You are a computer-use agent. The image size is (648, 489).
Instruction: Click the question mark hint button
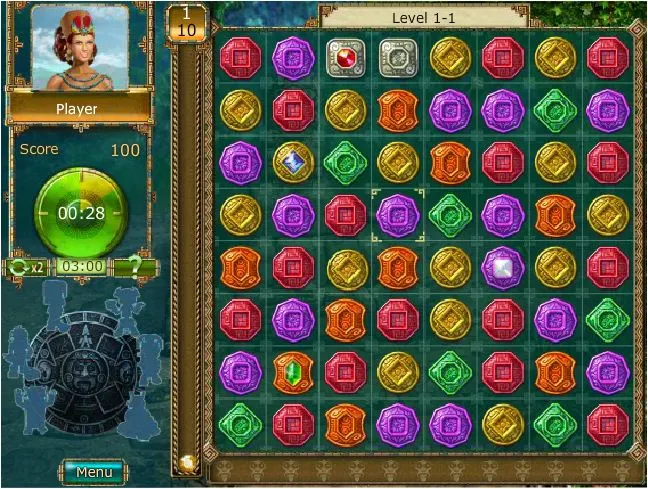(x=134, y=267)
